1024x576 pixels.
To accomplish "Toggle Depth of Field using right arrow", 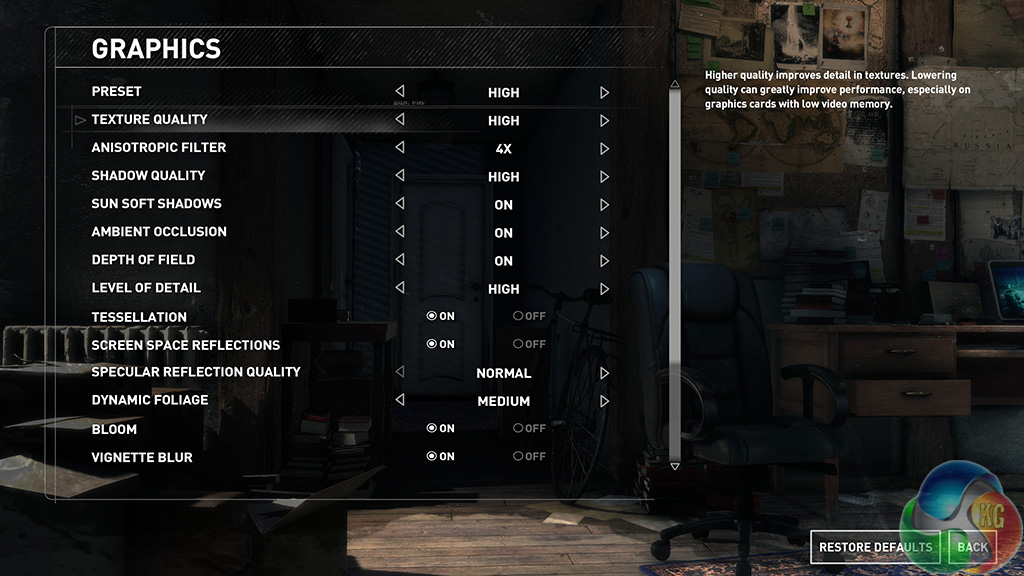I will click(x=605, y=260).
